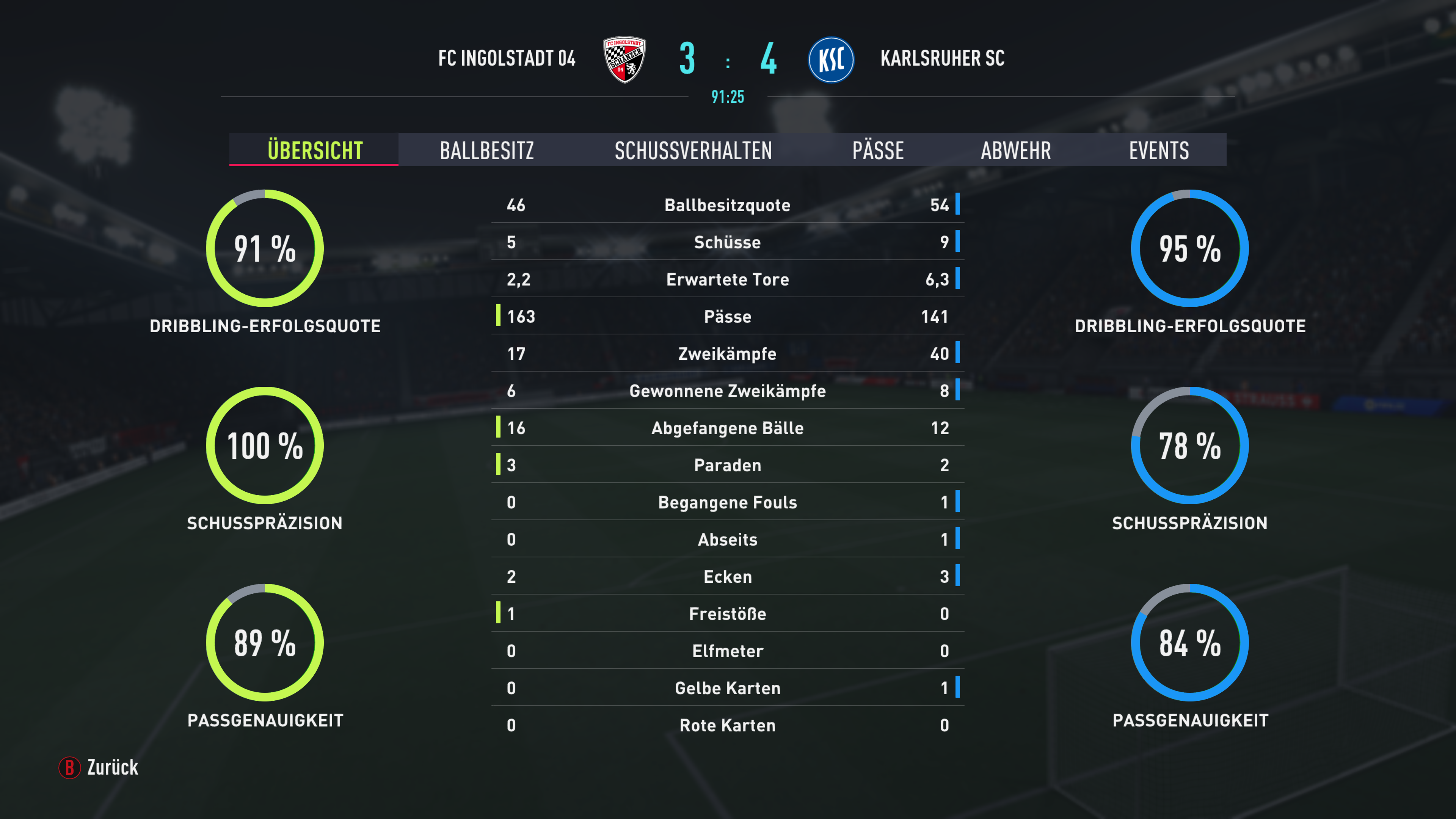Select the Übersicht tab
This screenshot has height=819, width=1456.
[x=314, y=151]
